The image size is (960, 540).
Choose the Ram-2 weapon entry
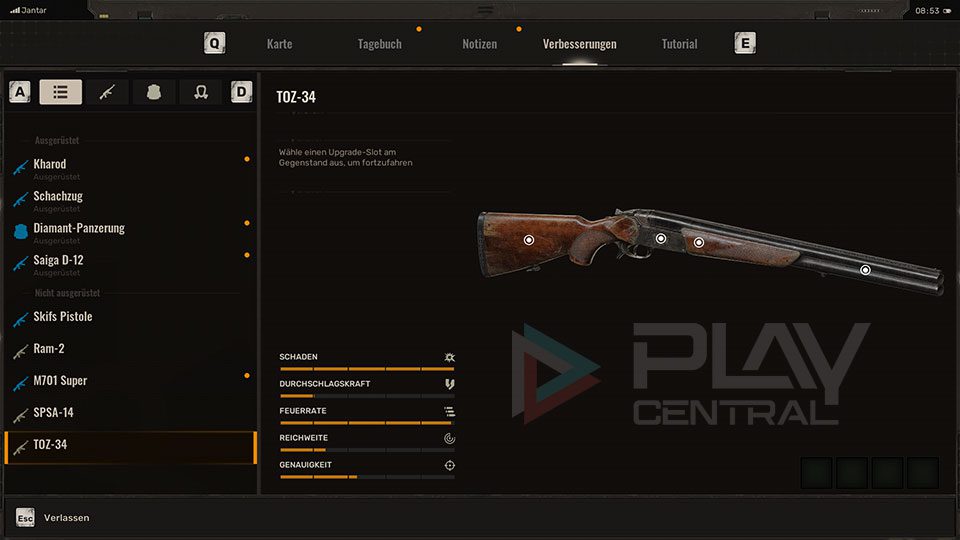pyautogui.click(x=48, y=349)
